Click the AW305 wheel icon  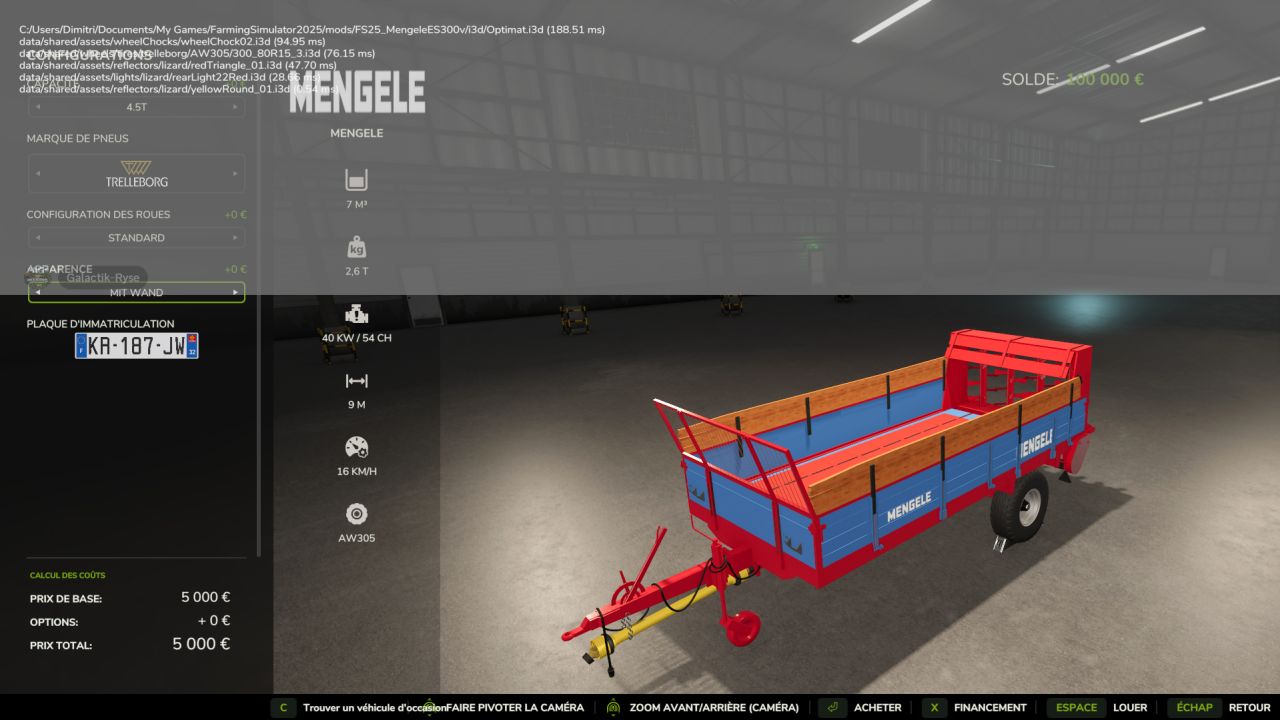[x=357, y=513]
